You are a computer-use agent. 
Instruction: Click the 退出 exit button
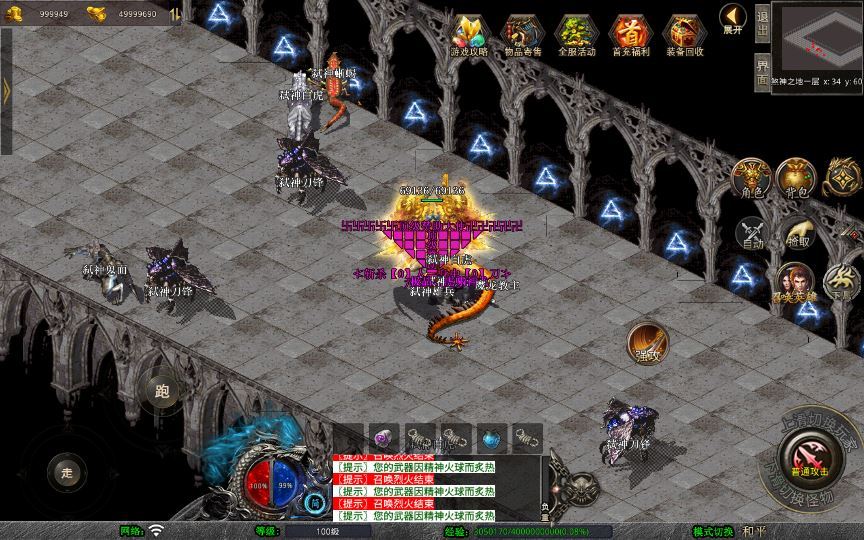762,22
